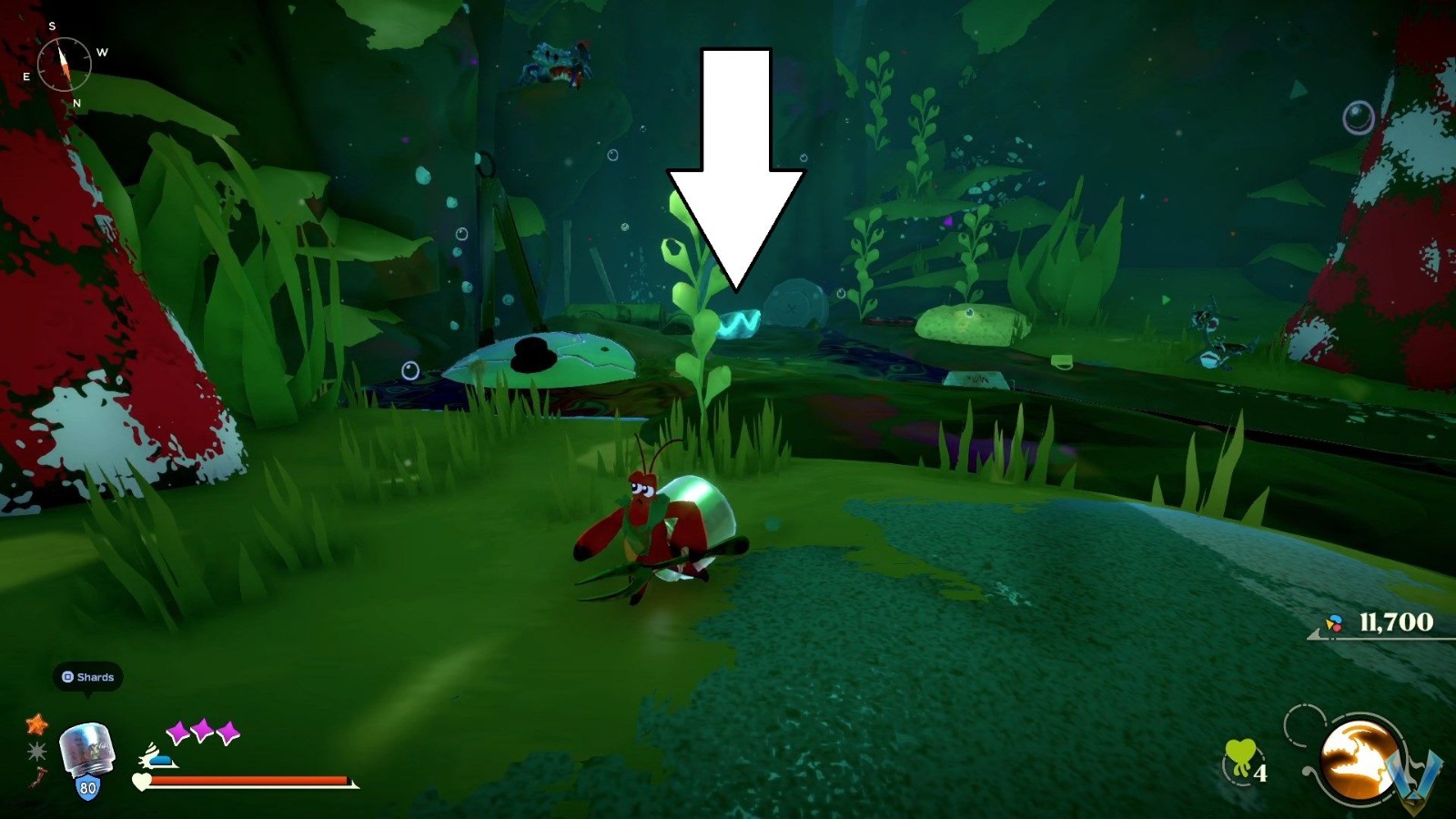
Task: Select the orange starfish icon
Action: tap(37, 724)
